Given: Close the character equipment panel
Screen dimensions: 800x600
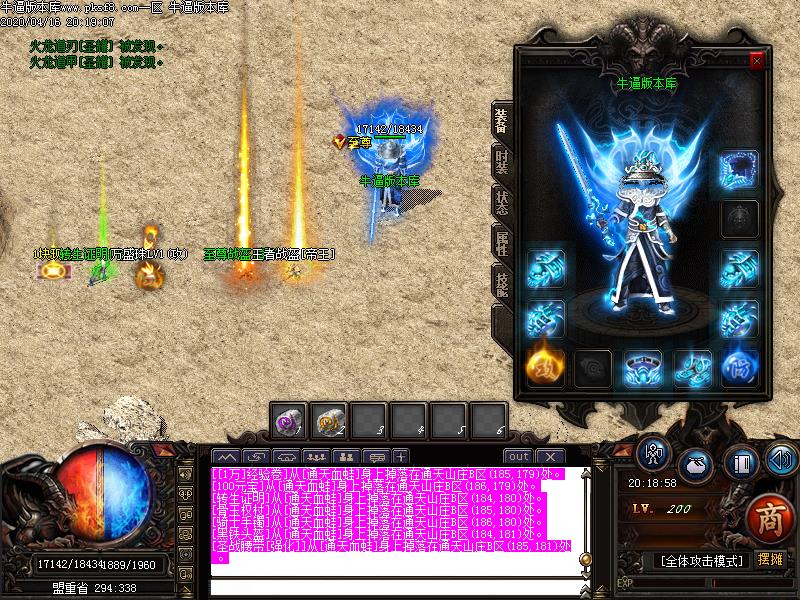Looking at the screenshot, I should [x=757, y=61].
